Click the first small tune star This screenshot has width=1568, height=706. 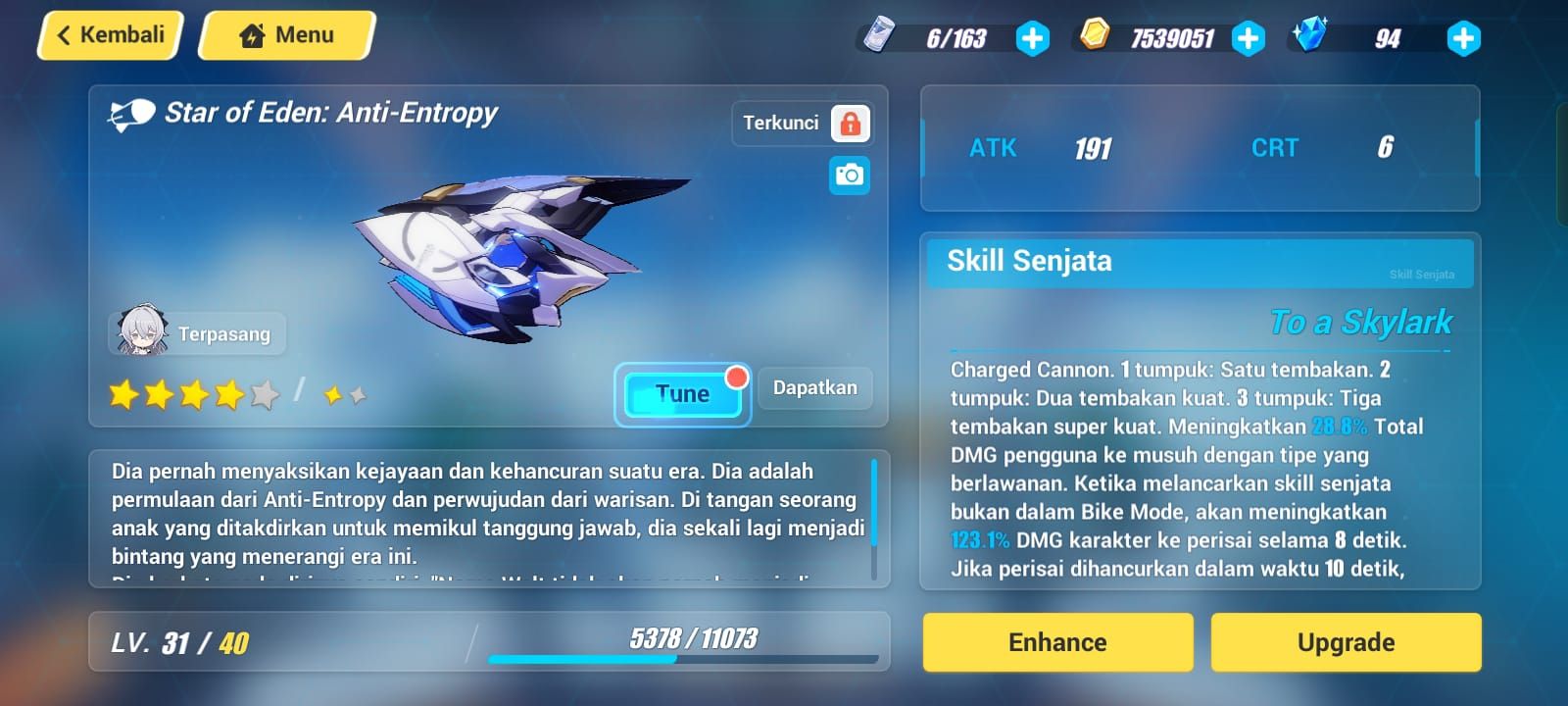coord(334,391)
